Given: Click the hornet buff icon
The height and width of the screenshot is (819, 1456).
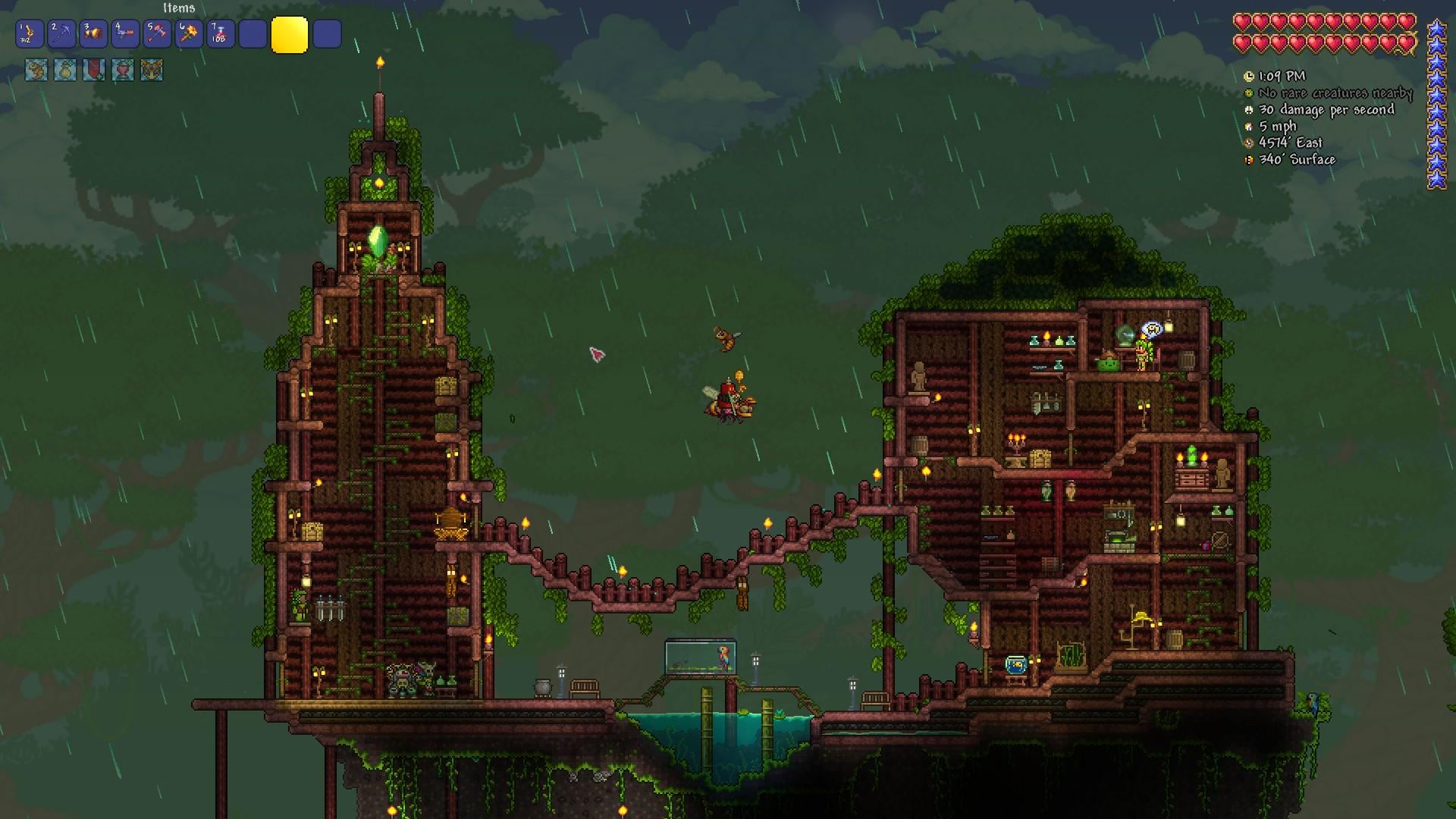Looking at the screenshot, I should point(36,71).
